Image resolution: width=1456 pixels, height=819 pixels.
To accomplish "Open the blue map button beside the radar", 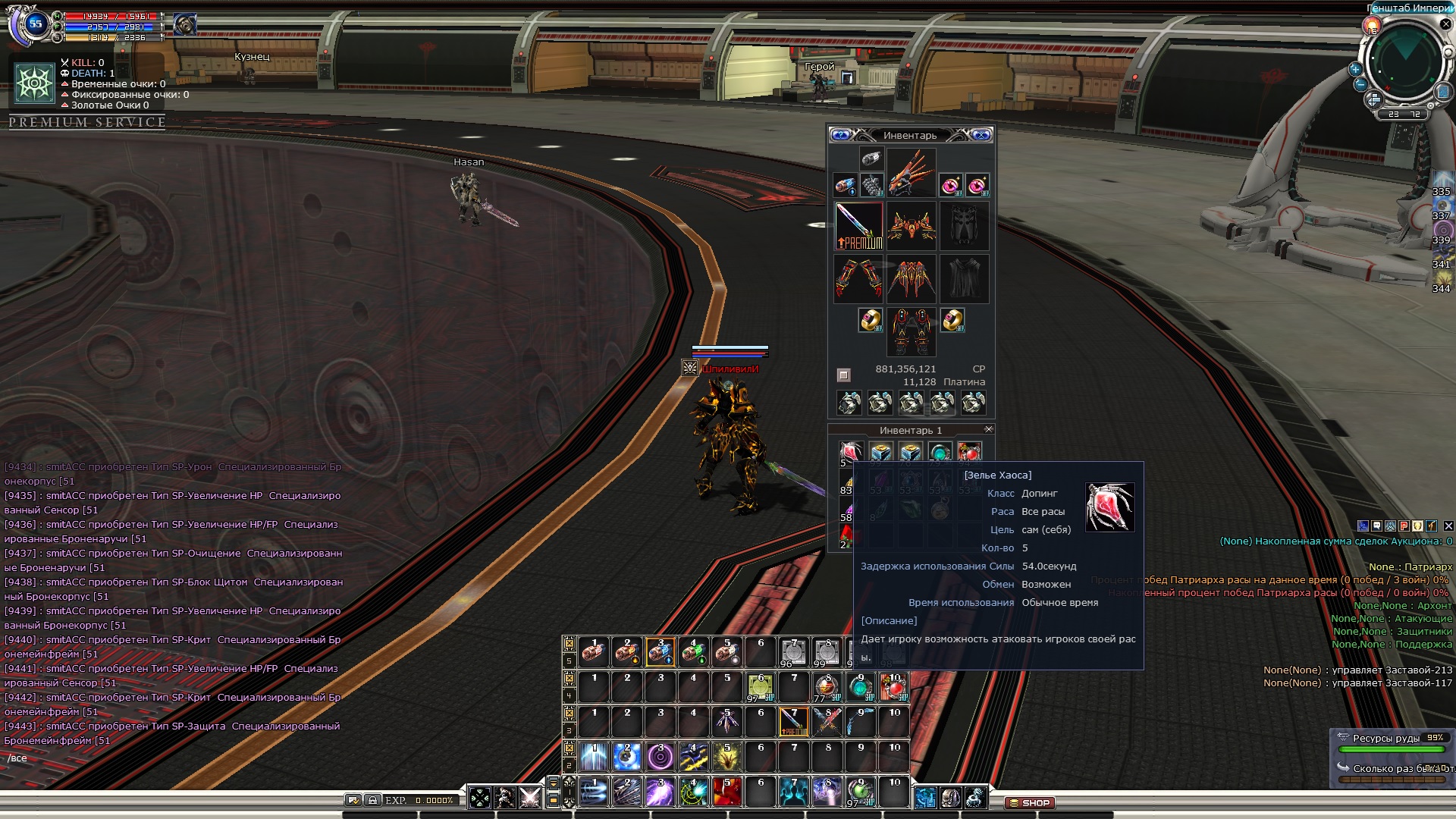I will tap(1443, 92).
